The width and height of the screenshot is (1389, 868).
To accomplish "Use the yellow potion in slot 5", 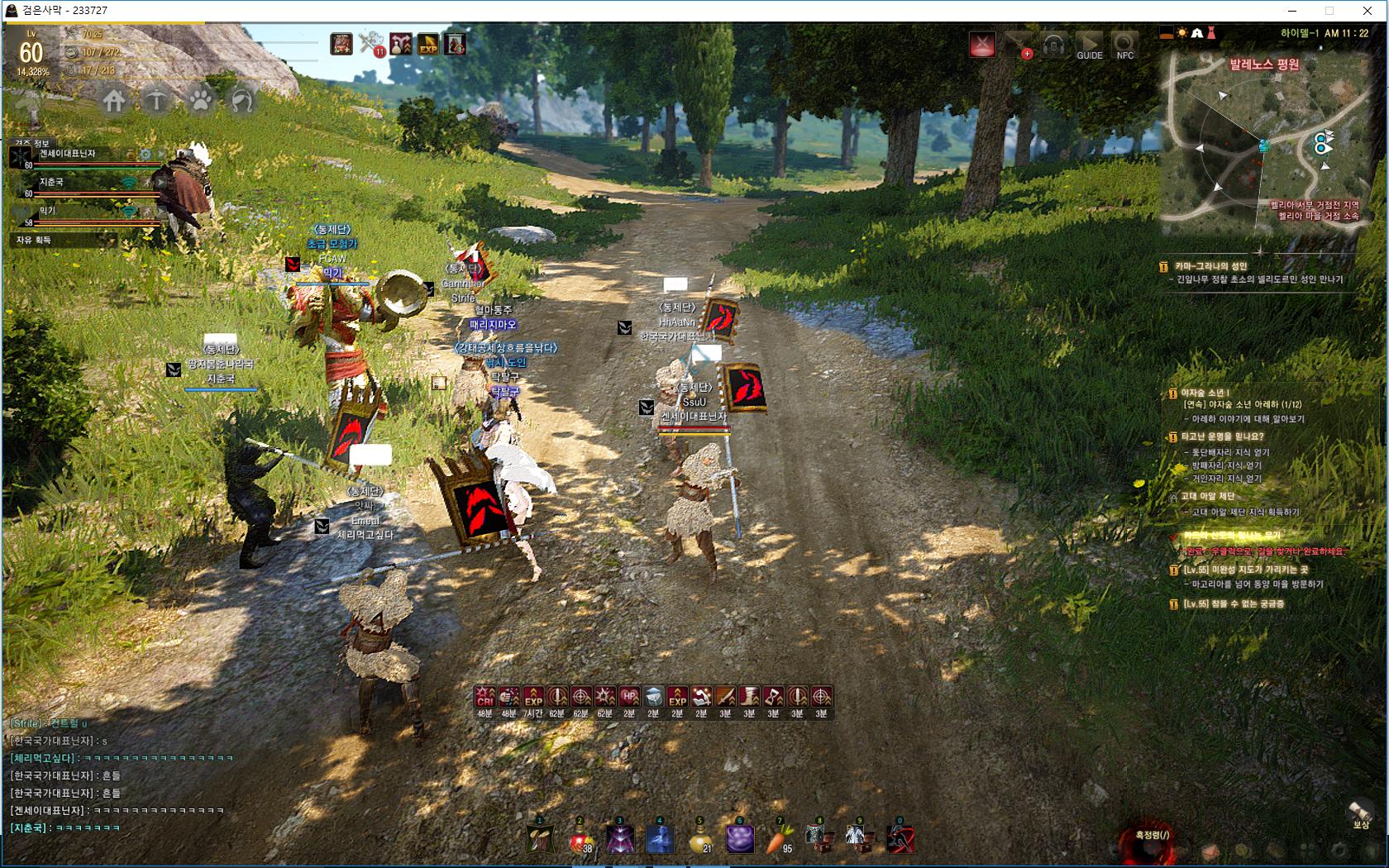I will [699, 839].
